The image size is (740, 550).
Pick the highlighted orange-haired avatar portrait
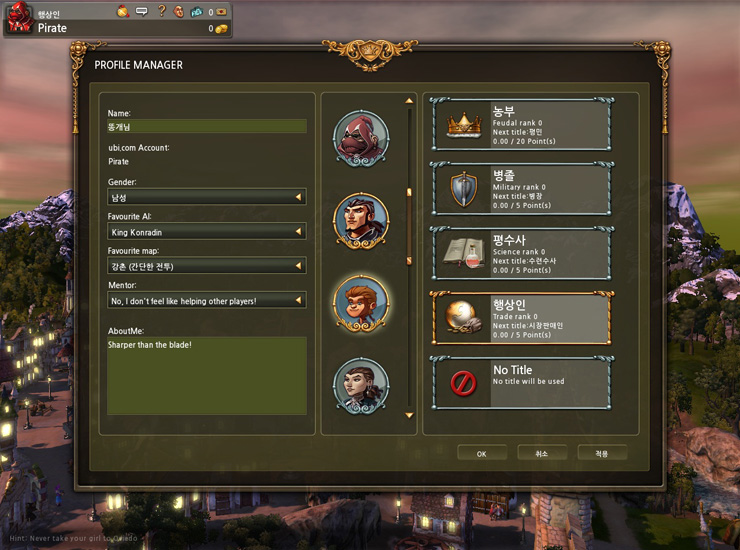click(x=361, y=303)
